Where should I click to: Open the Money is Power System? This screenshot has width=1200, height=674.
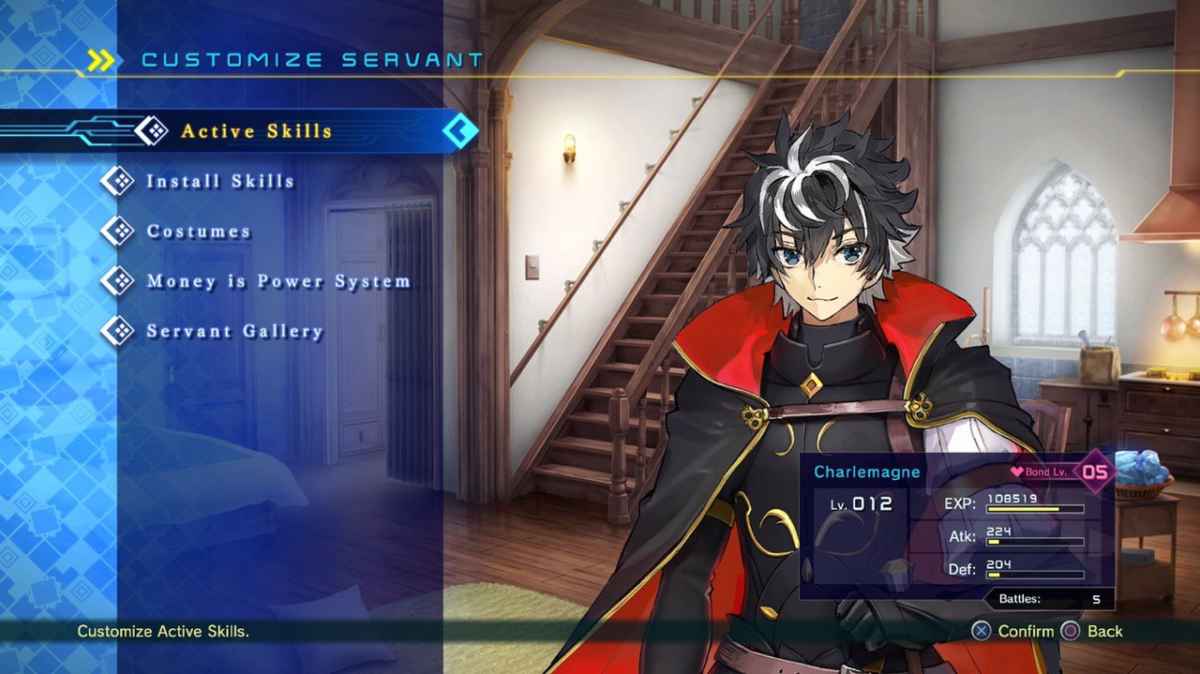click(x=278, y=281)
